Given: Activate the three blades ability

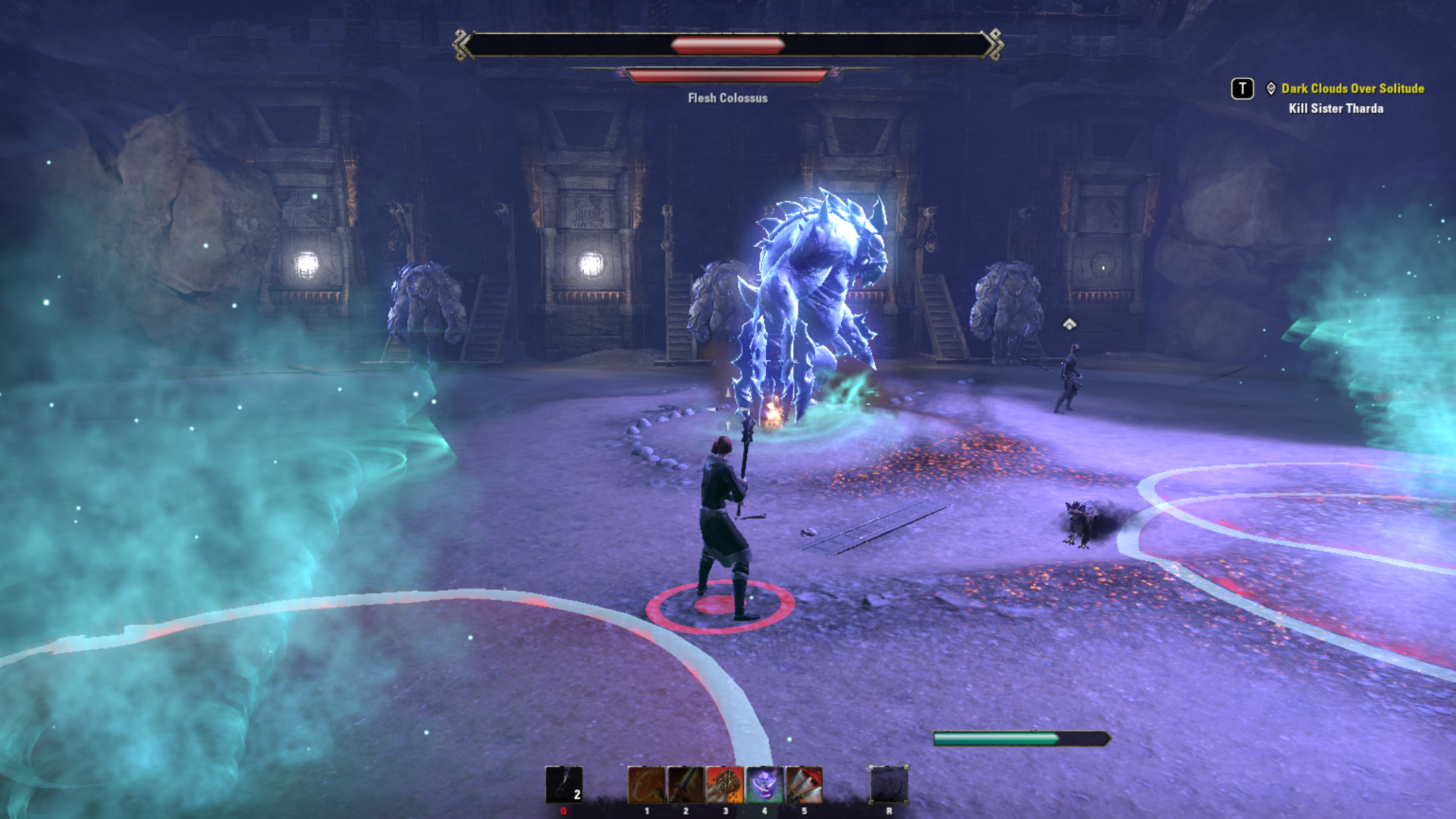Looking at the screenshot, I should 804,784.
